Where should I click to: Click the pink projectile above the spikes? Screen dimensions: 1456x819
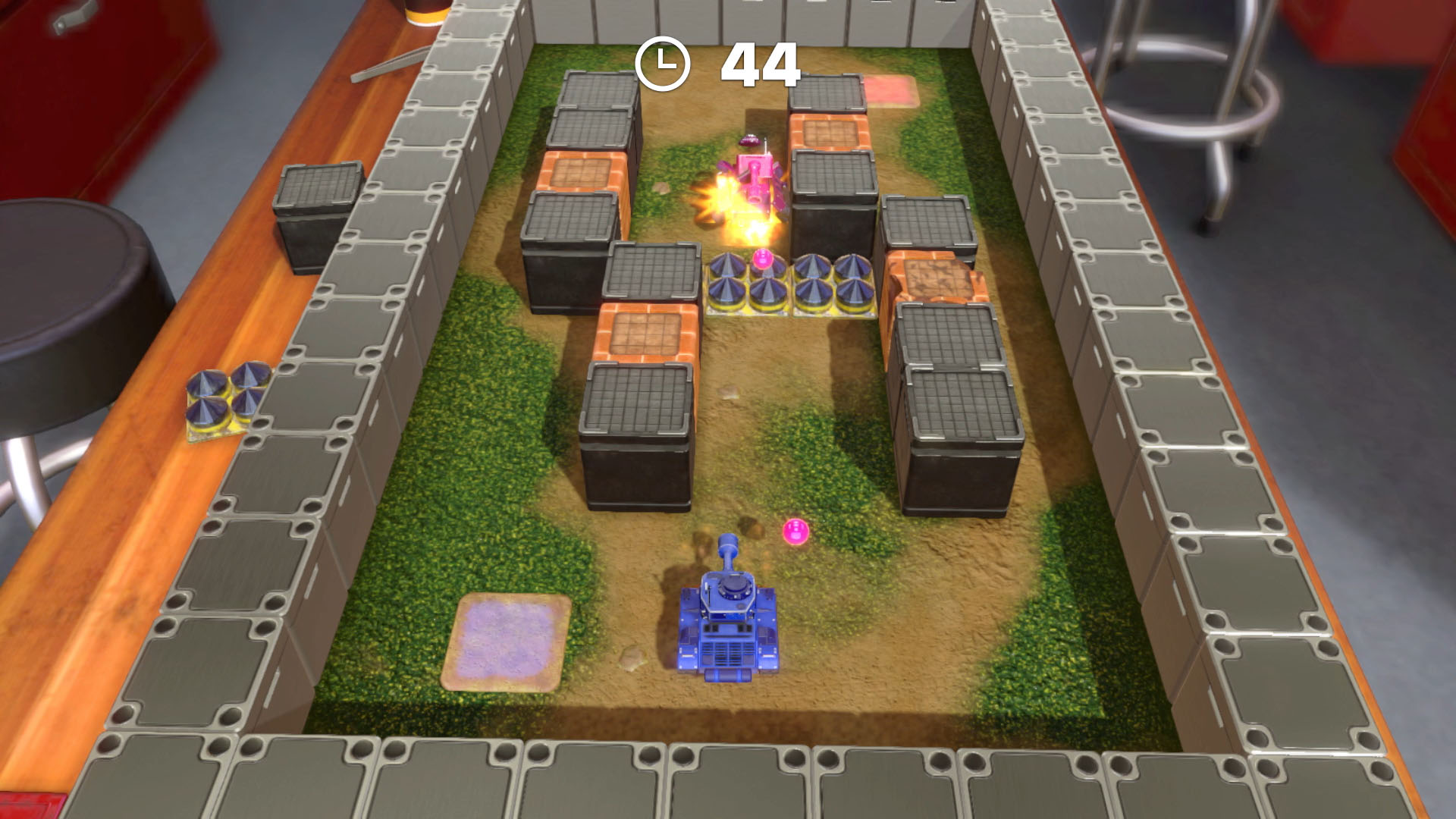click(764, 258)
